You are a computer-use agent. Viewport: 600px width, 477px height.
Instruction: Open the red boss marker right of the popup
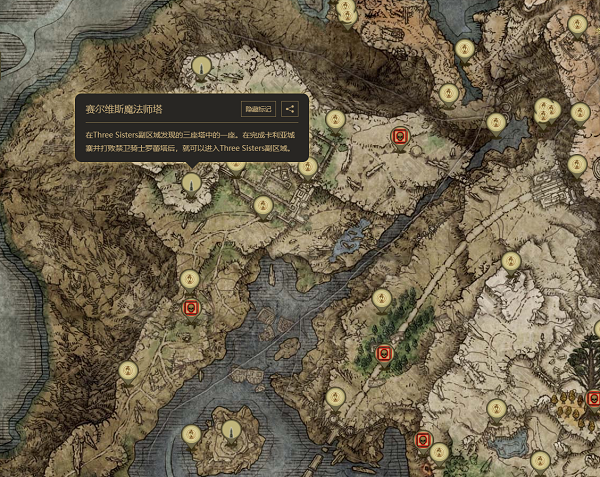pos(398,135)
